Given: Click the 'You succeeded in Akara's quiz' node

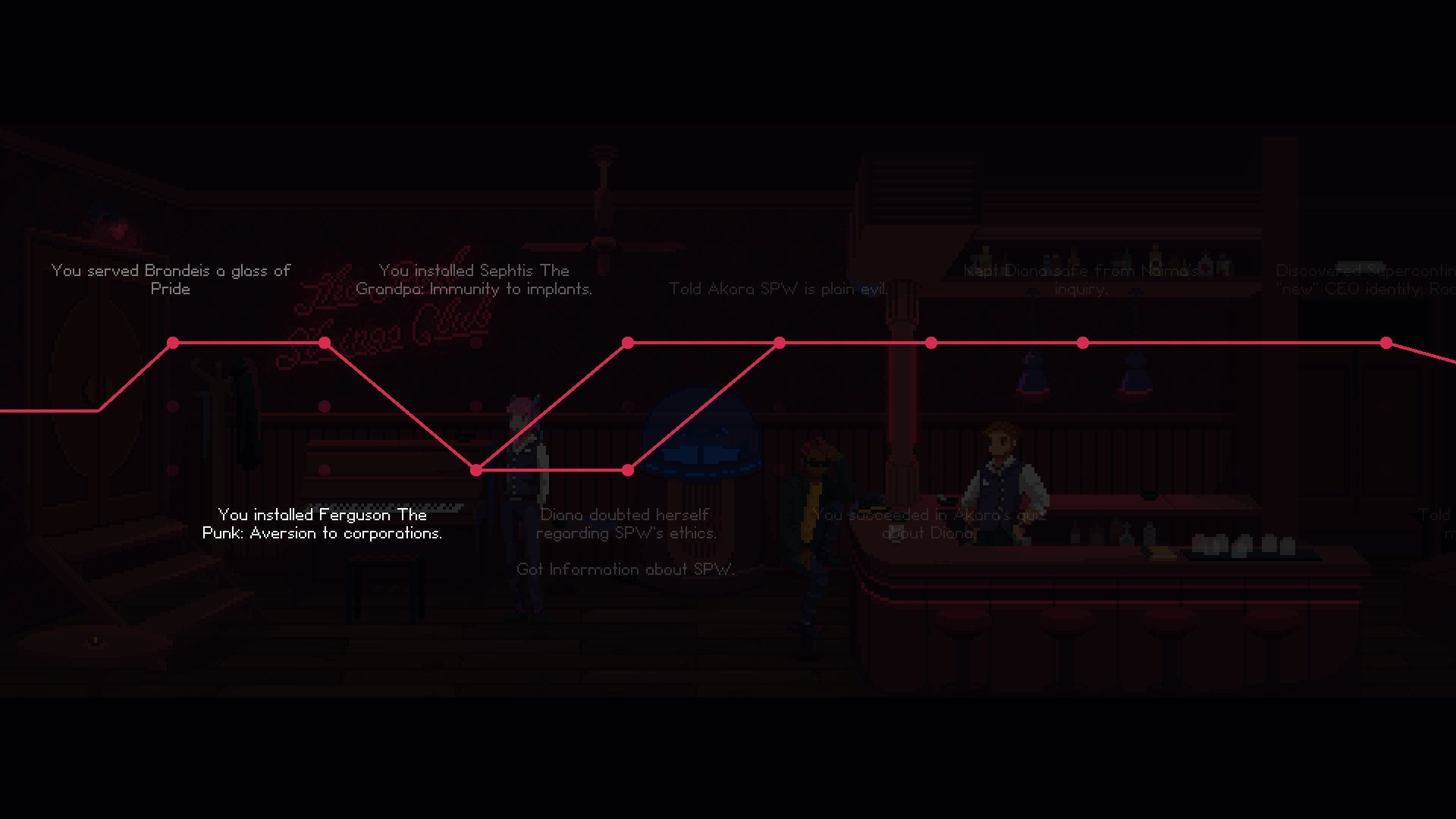Looking at the screenshot, I should (930, 343).
